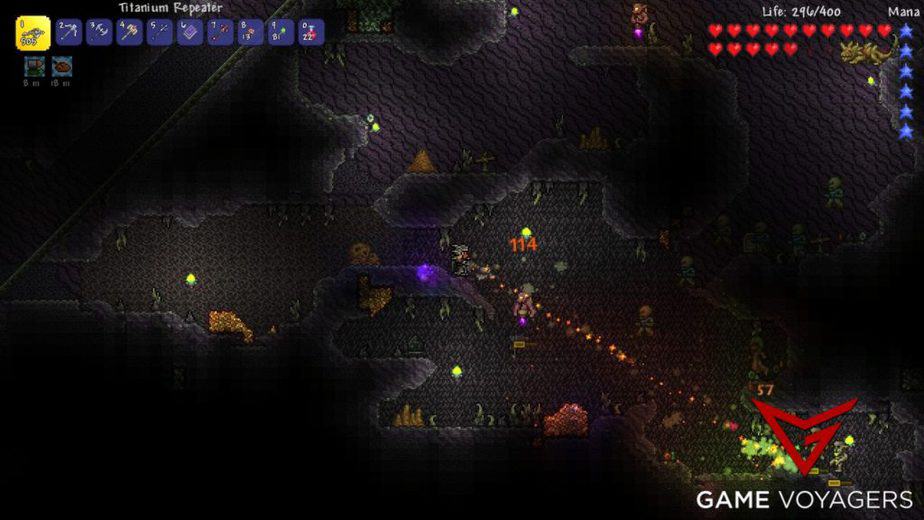Screen dimensions: 924x520
Task: Select the pickaxe in hotbar slot 2
Action: pos(69,32)
